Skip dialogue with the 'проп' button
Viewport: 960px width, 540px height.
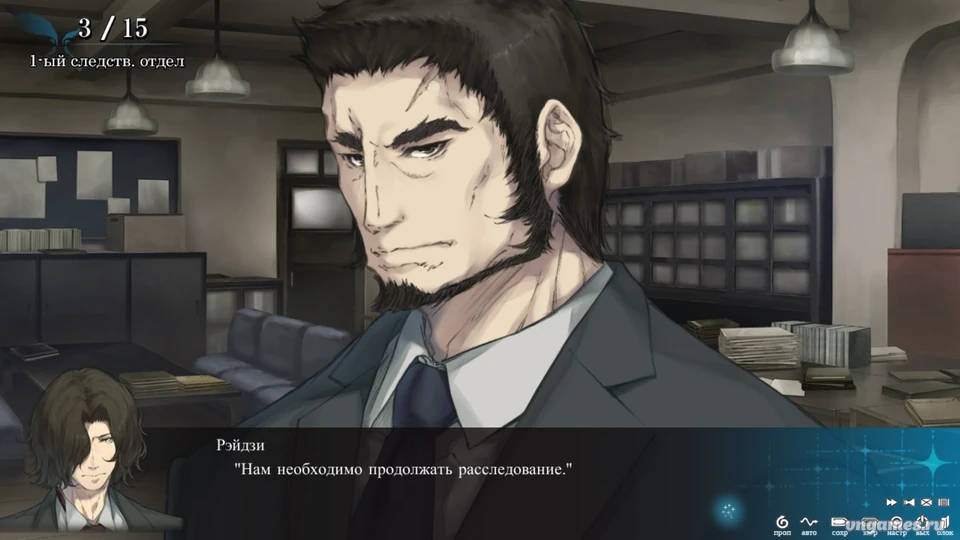[782, 522]
